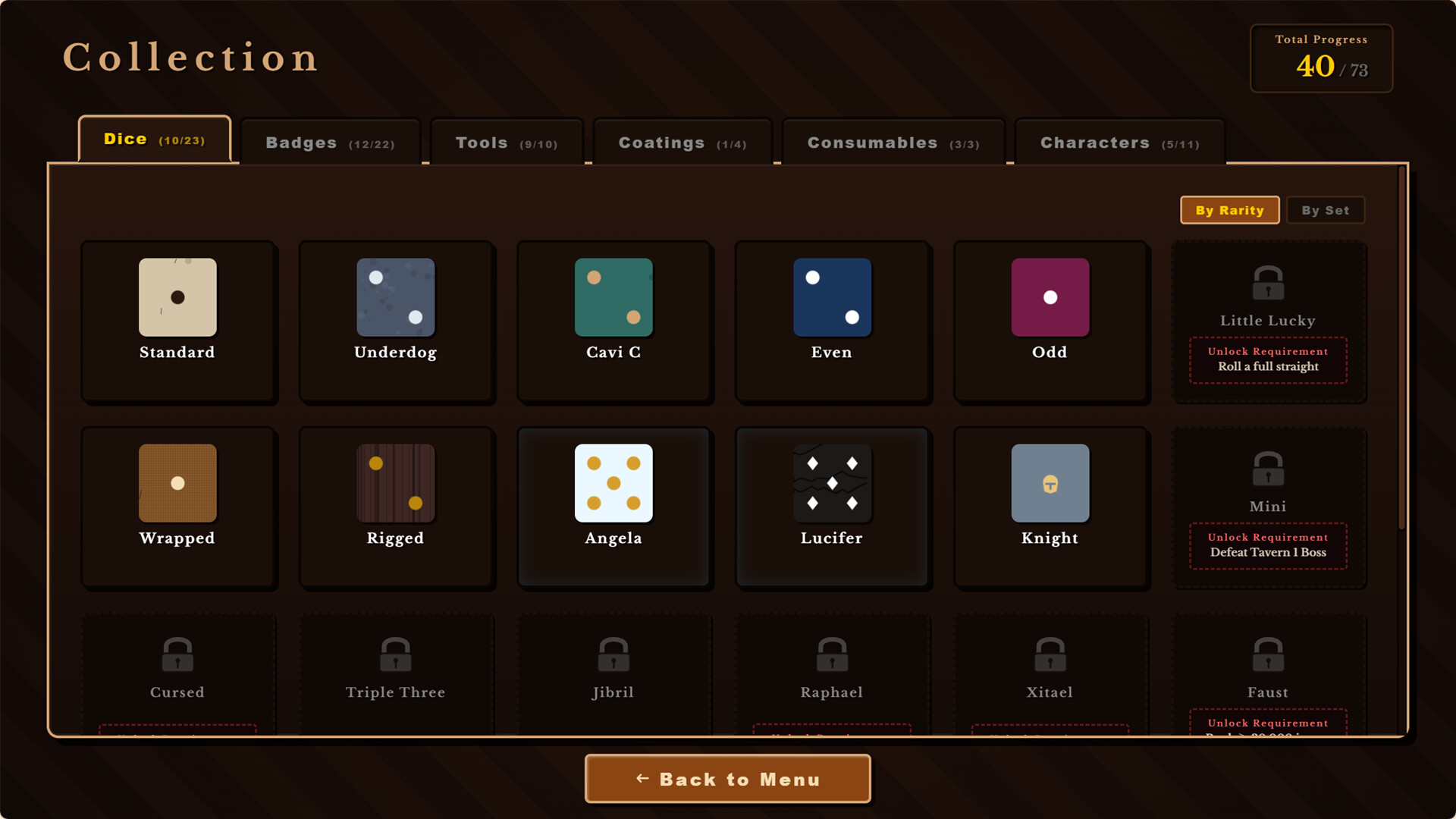Select the Angela die
The width and height of the screenshot is (1456, 819).
(614, 508)
